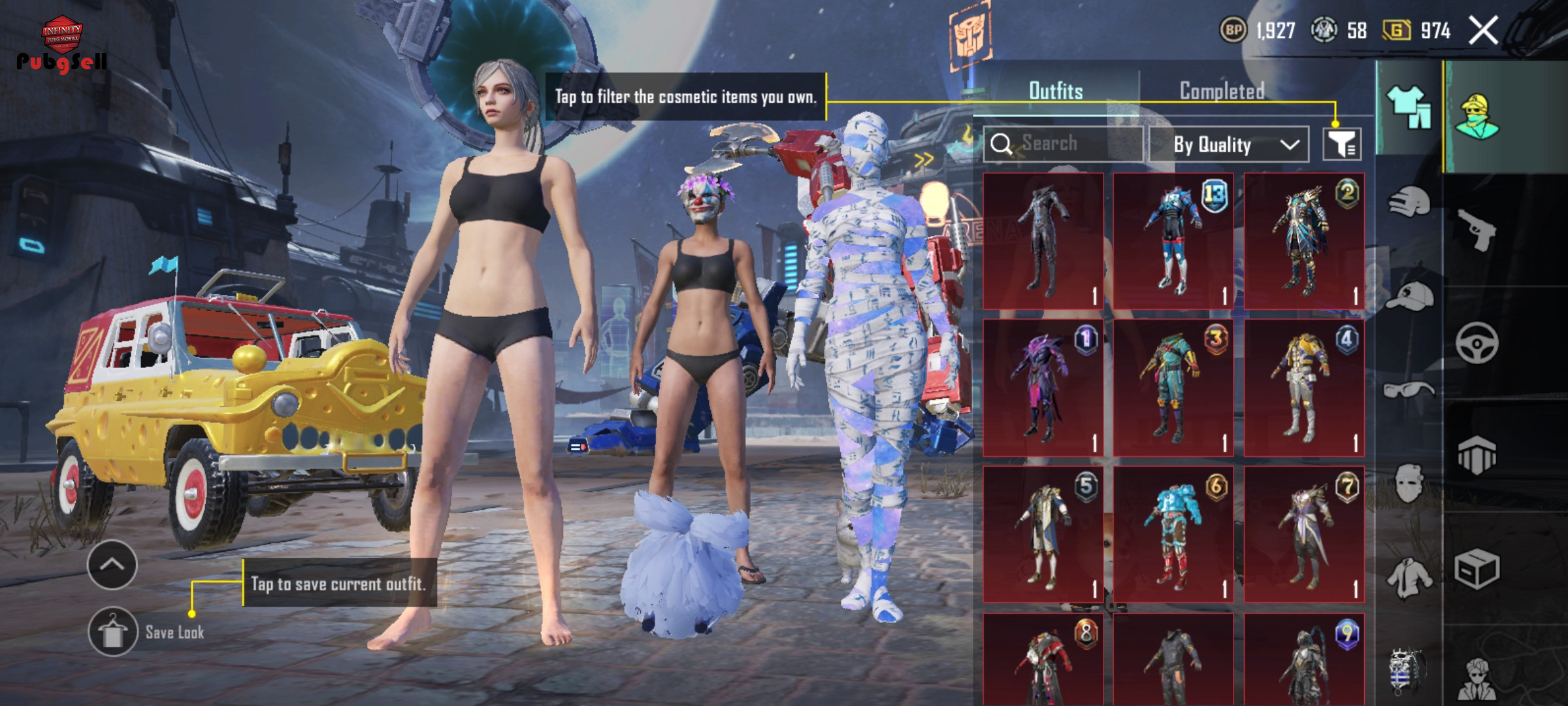Select the Outfits tab
The image size is (1568, 706).
pyautogui.click(x=1056, y=91)
